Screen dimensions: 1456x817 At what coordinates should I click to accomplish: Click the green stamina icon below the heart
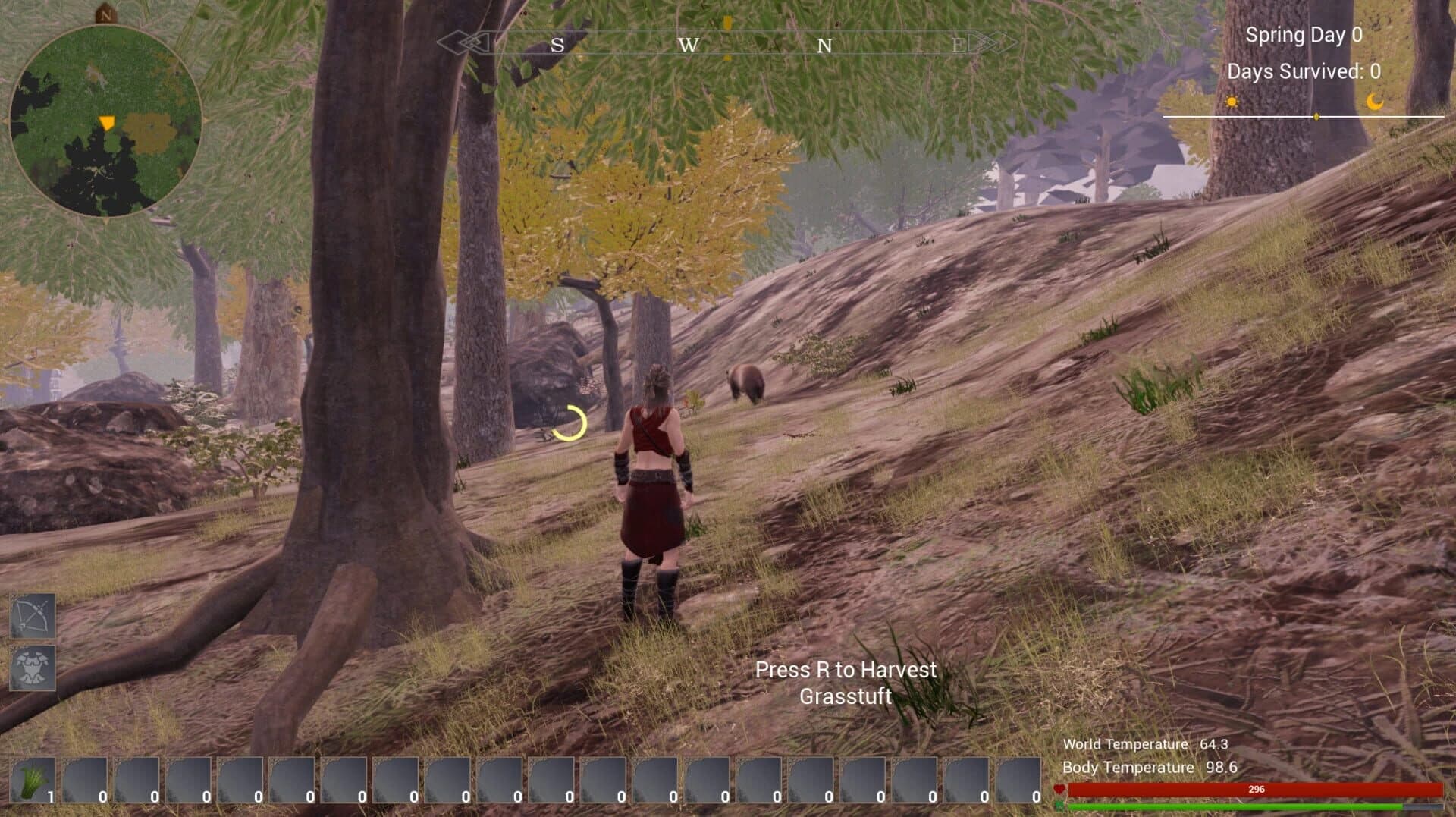[x=1059, y=806]
